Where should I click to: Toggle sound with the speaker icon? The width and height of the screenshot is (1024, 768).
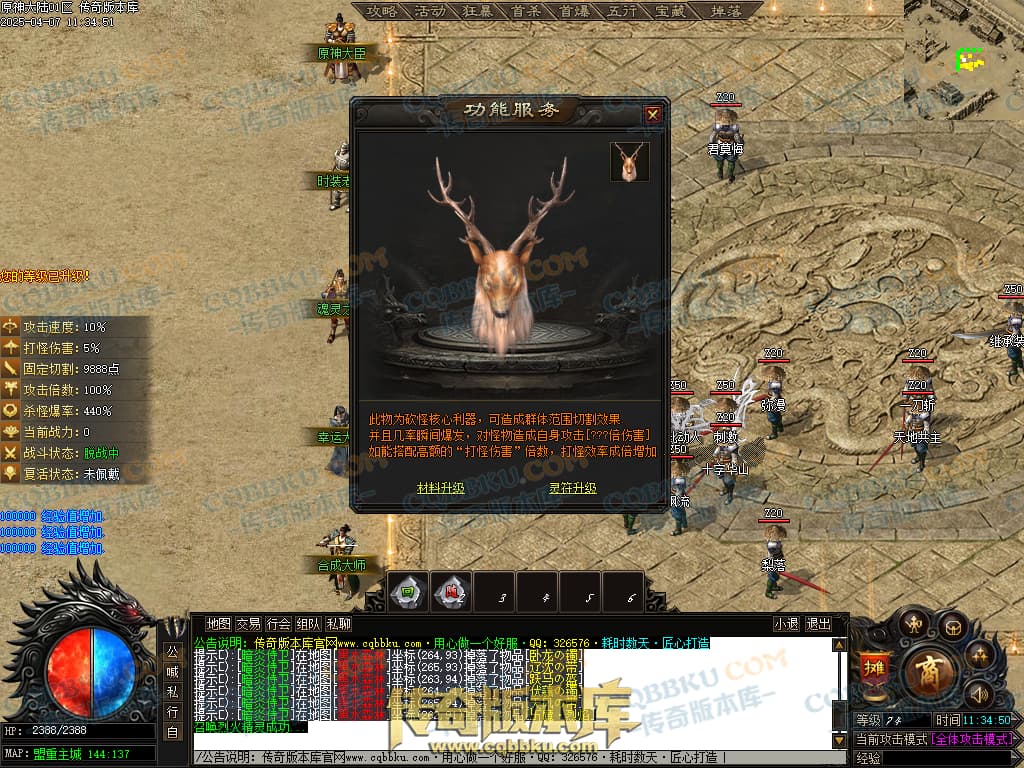[x=977, y=692]
